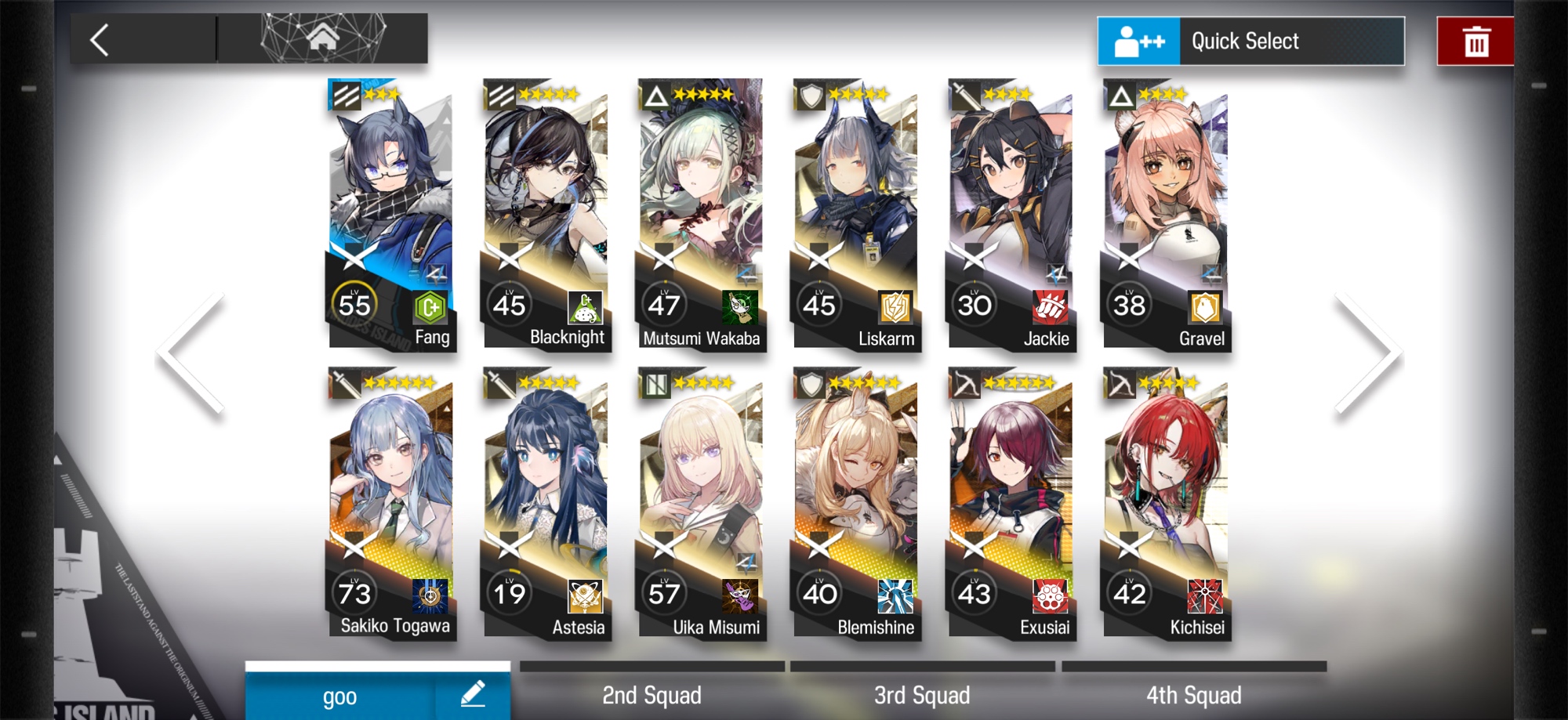Go back with the arrow button
This screenshot has width=1568, height=720.
coord(100,40)
